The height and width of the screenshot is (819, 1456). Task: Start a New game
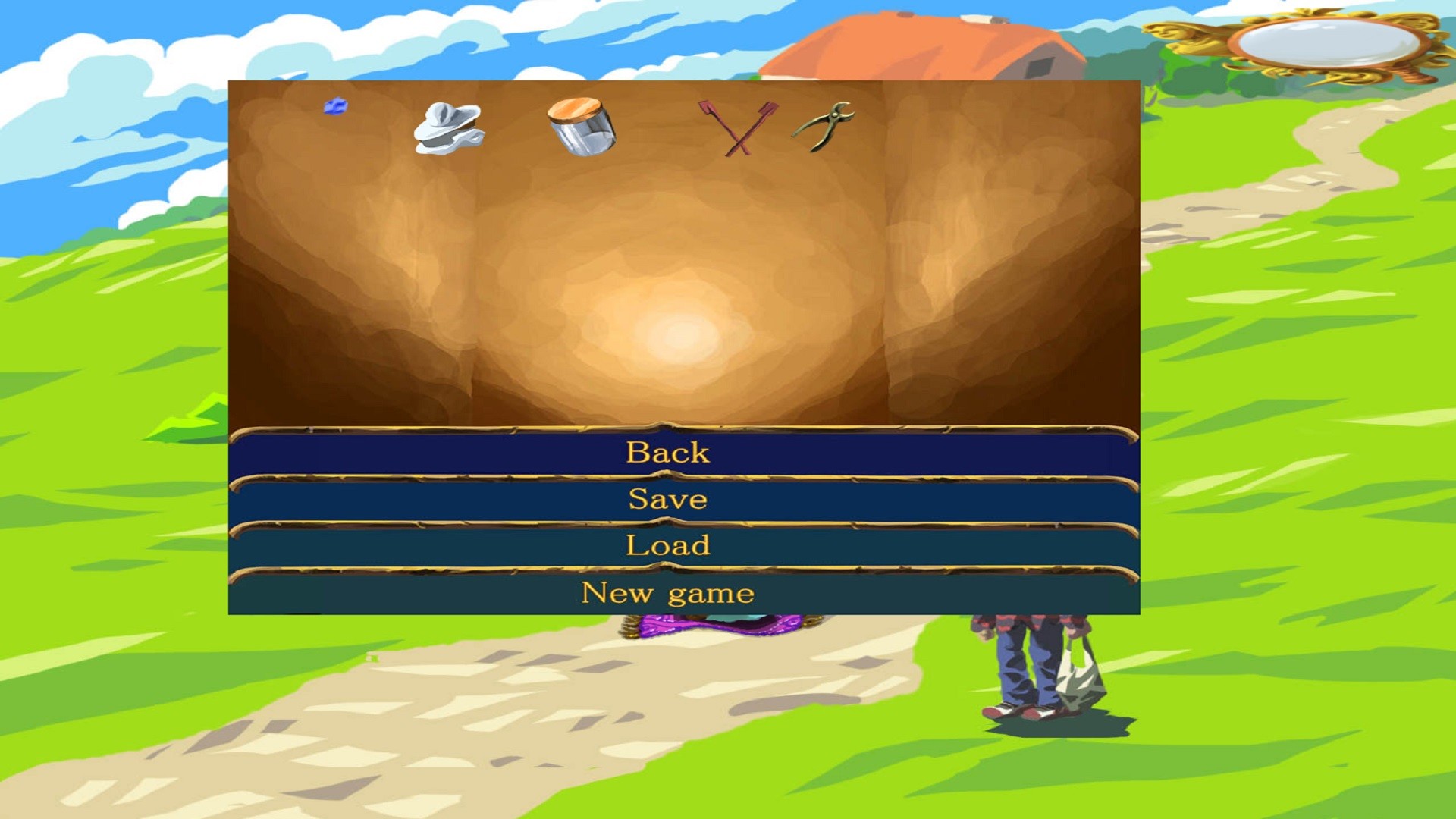pyautogui.click(x=666, y=593)
